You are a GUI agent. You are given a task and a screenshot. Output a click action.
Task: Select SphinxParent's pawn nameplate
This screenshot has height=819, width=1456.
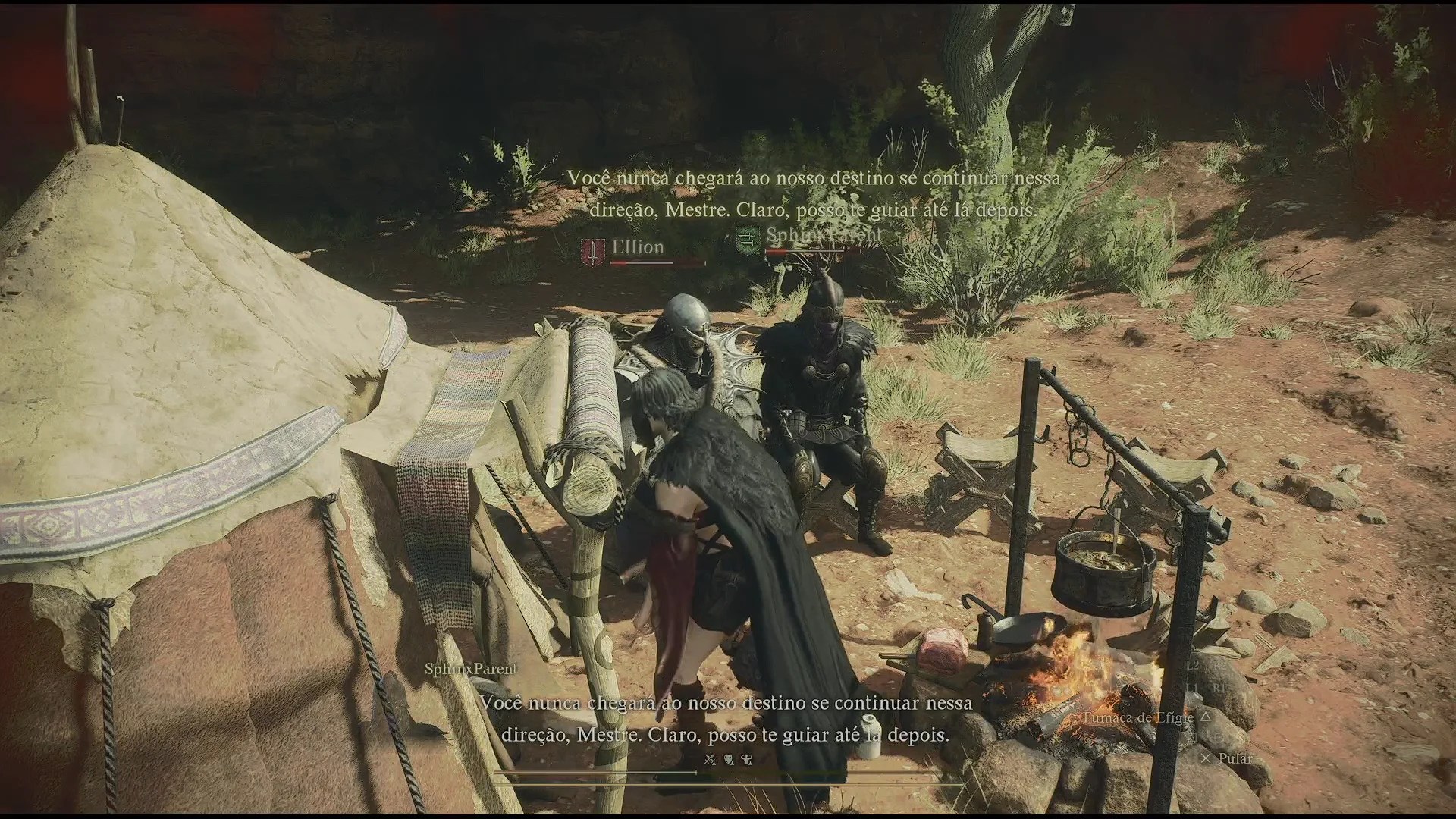tap(824, 235)
